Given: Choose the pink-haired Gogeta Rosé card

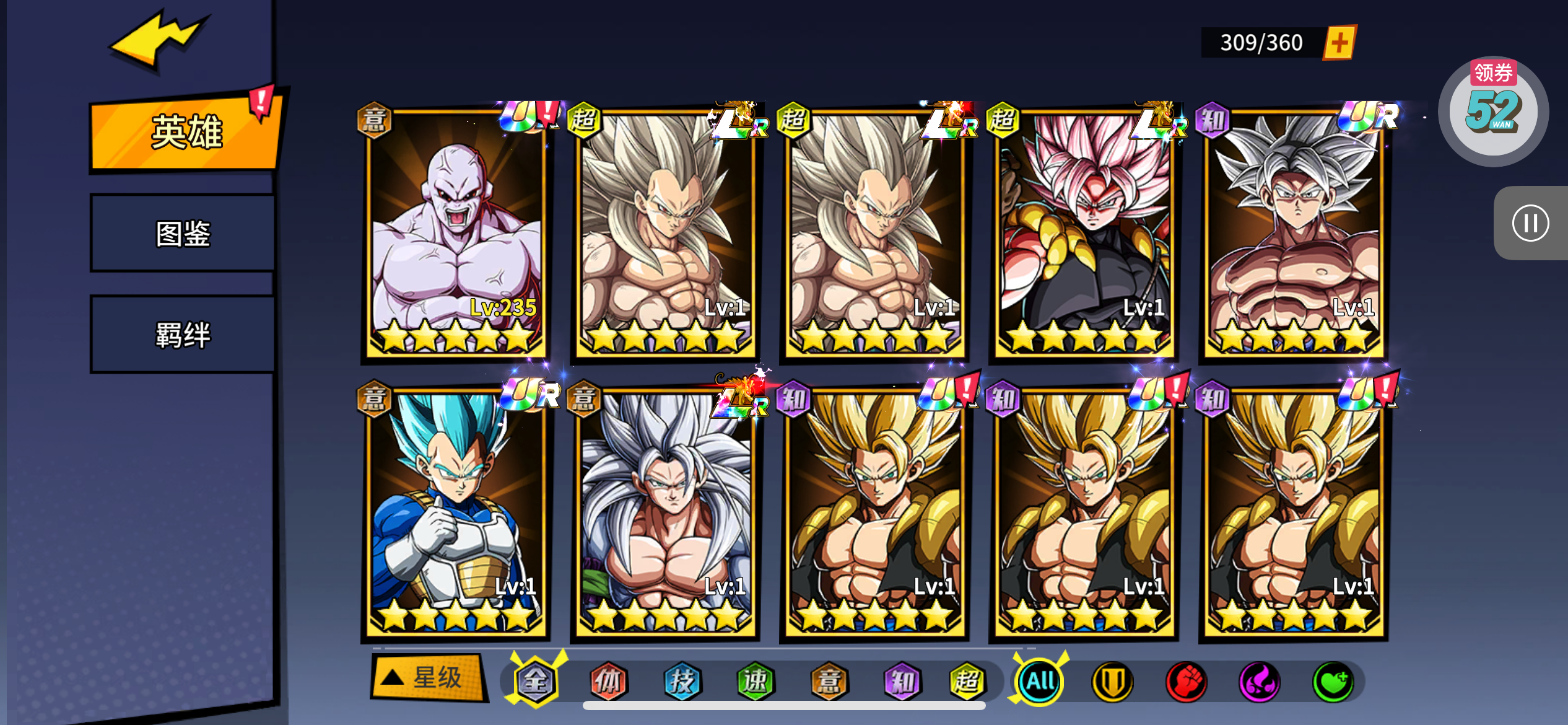Looking at the screenshot, I should [1084, 232].
